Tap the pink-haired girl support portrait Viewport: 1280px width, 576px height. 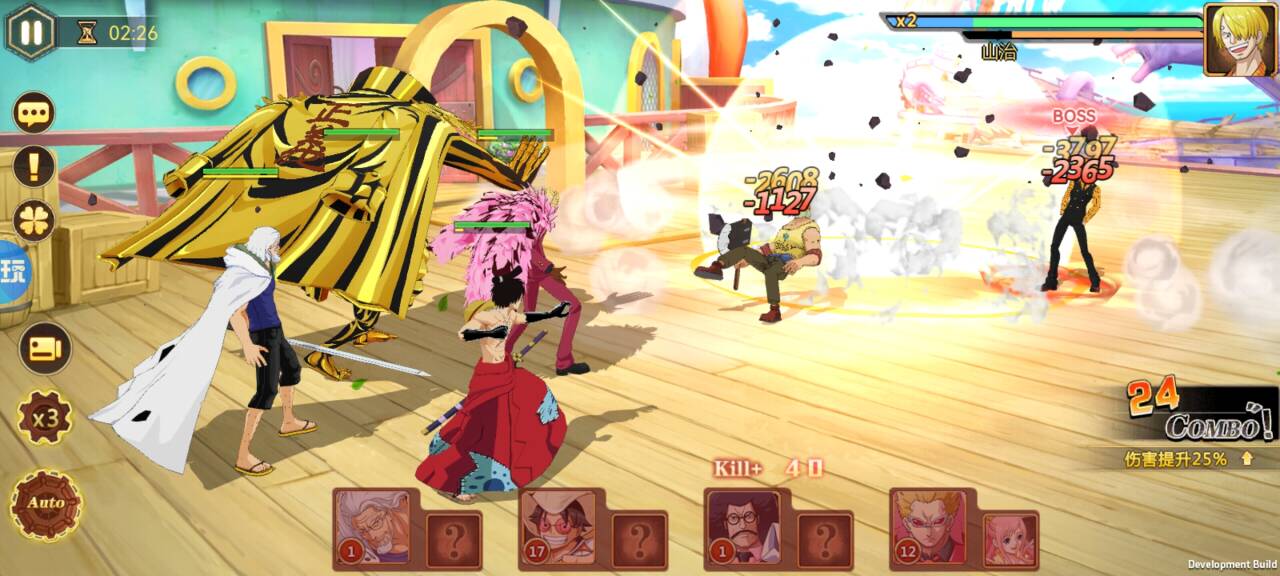[x=1009, y=540]
